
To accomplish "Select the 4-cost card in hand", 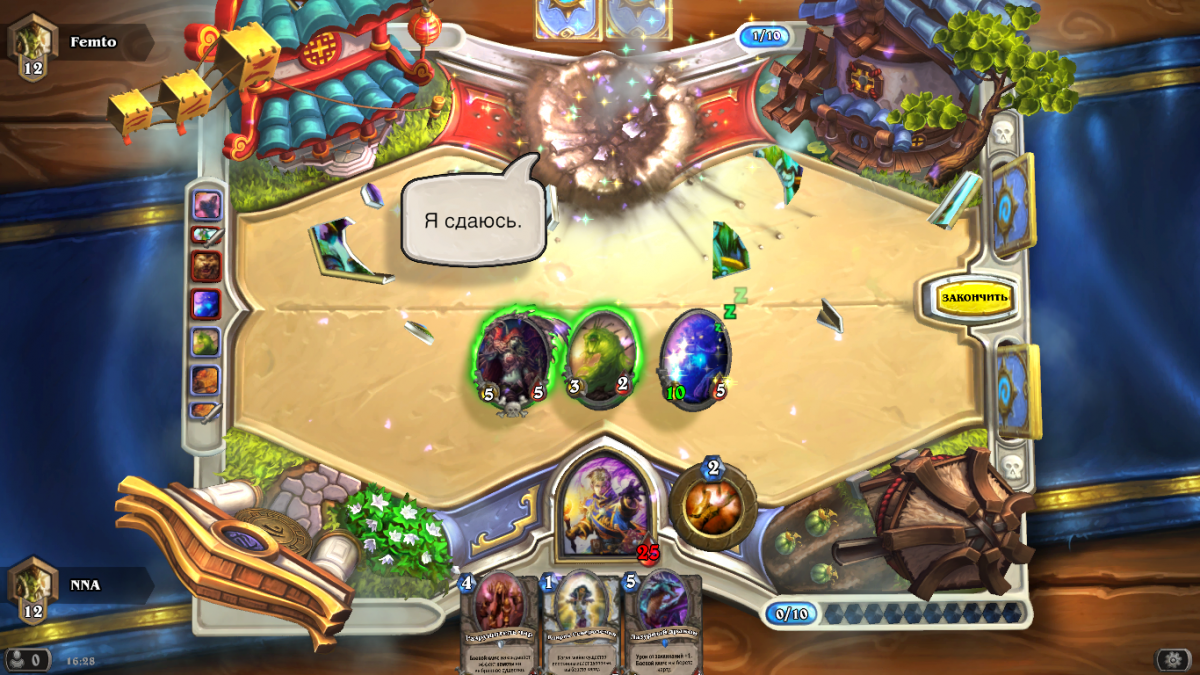I will 498,620.
